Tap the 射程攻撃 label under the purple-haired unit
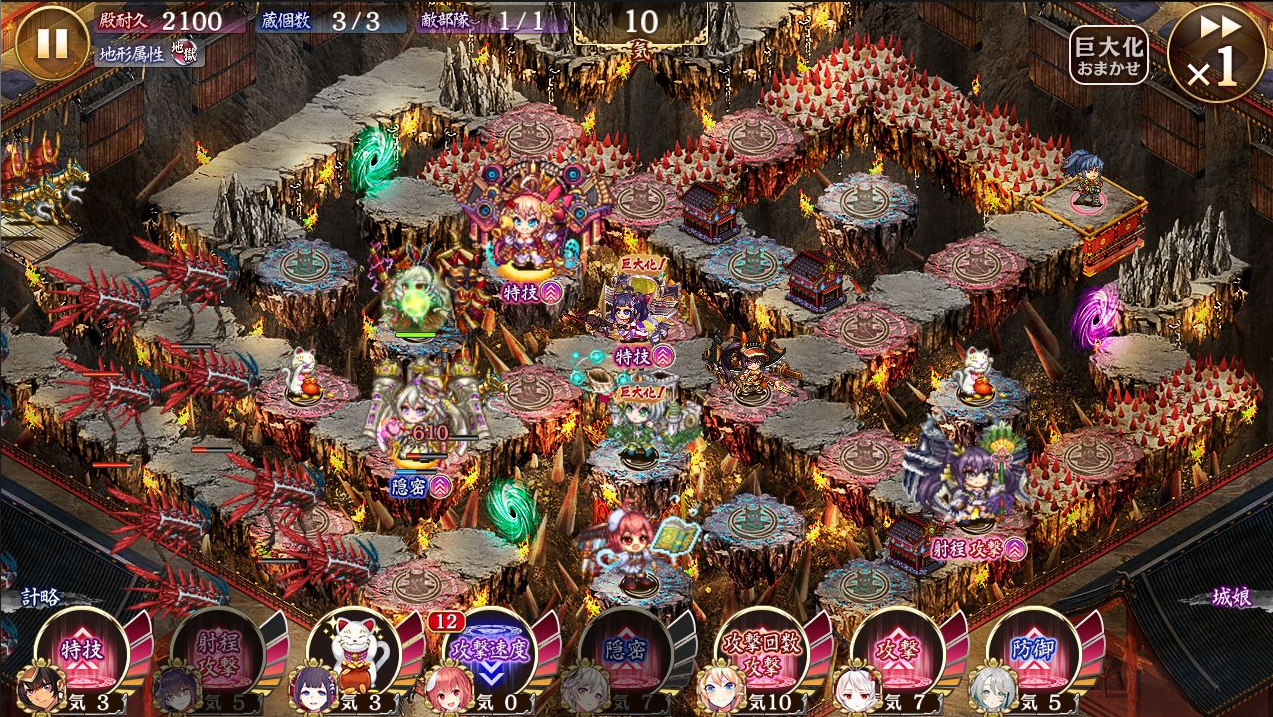 (x=978, y=547)
